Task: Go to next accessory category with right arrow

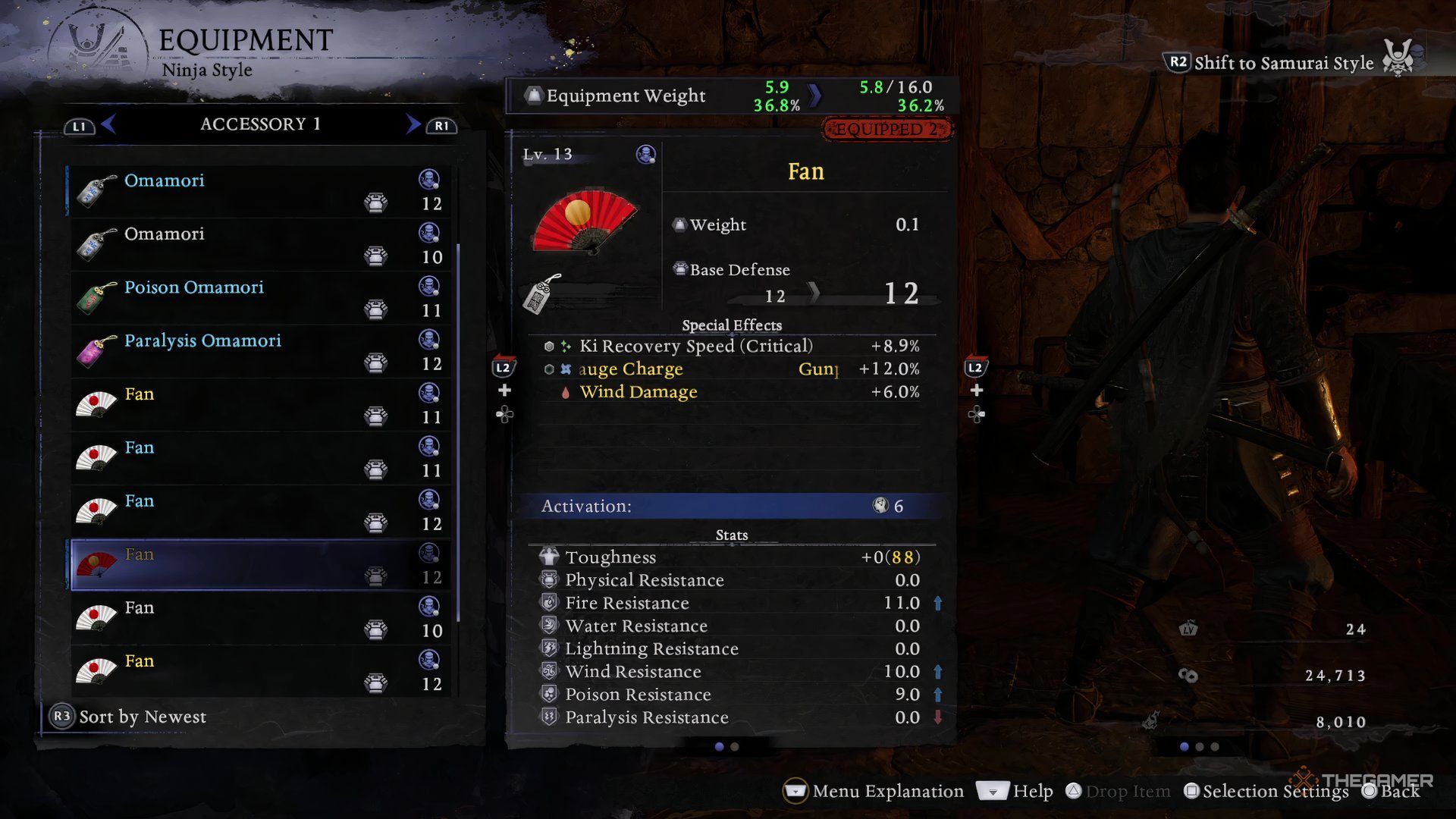Action: tap(413, 124)
